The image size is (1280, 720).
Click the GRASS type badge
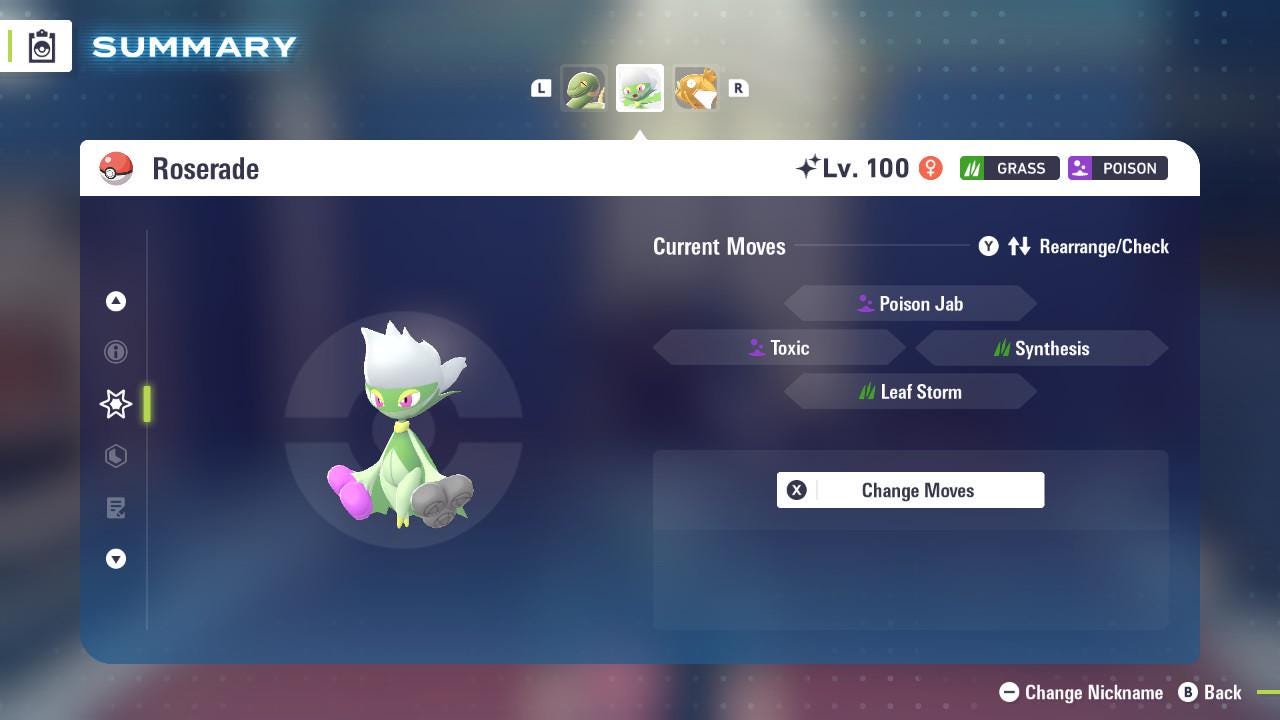[x=1009, y=168]
